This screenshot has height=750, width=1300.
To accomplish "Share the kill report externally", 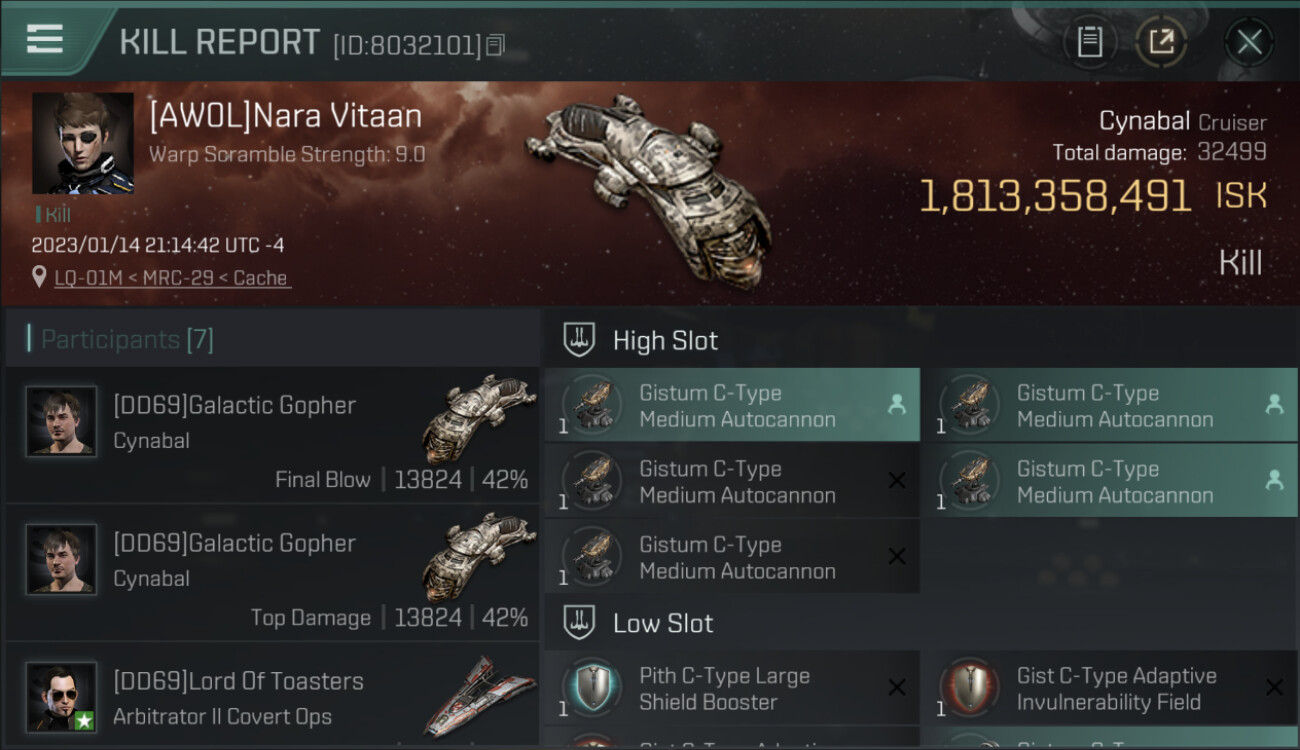I will tap(1161, 42).
